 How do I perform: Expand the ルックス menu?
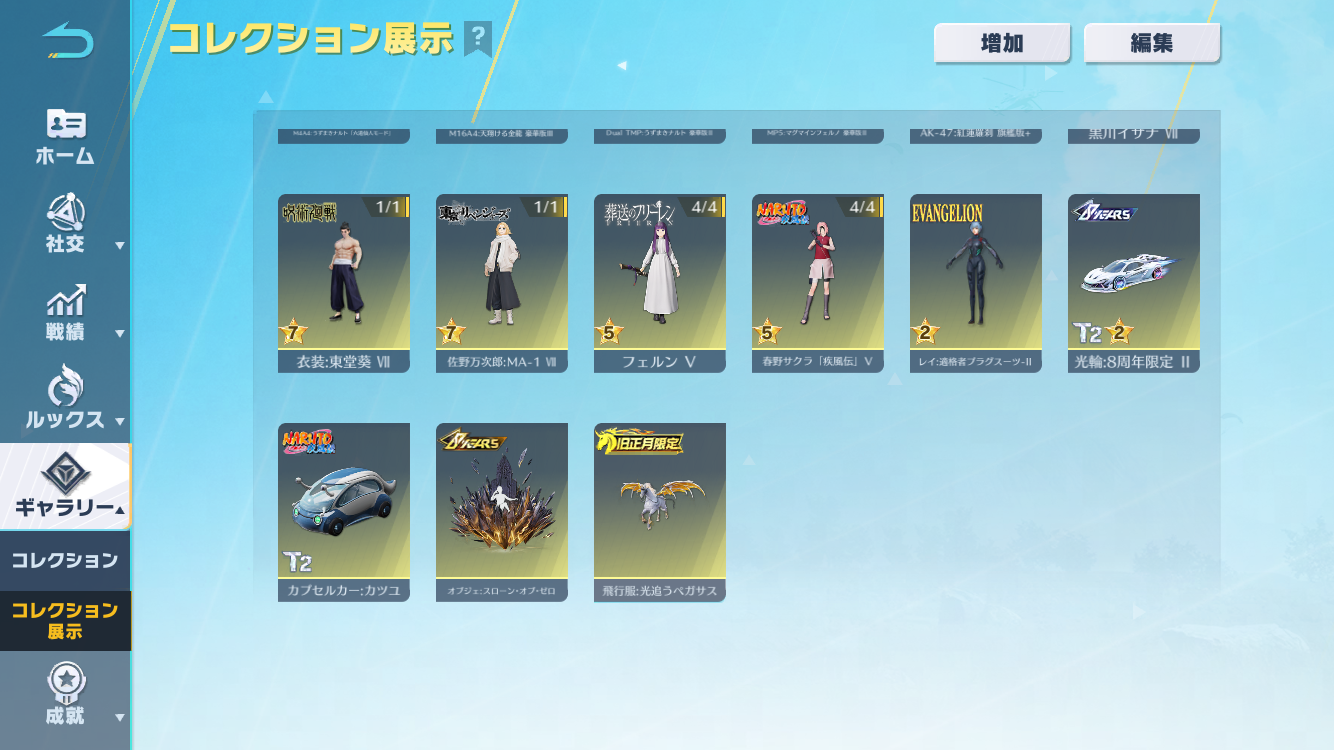[65, 398]
